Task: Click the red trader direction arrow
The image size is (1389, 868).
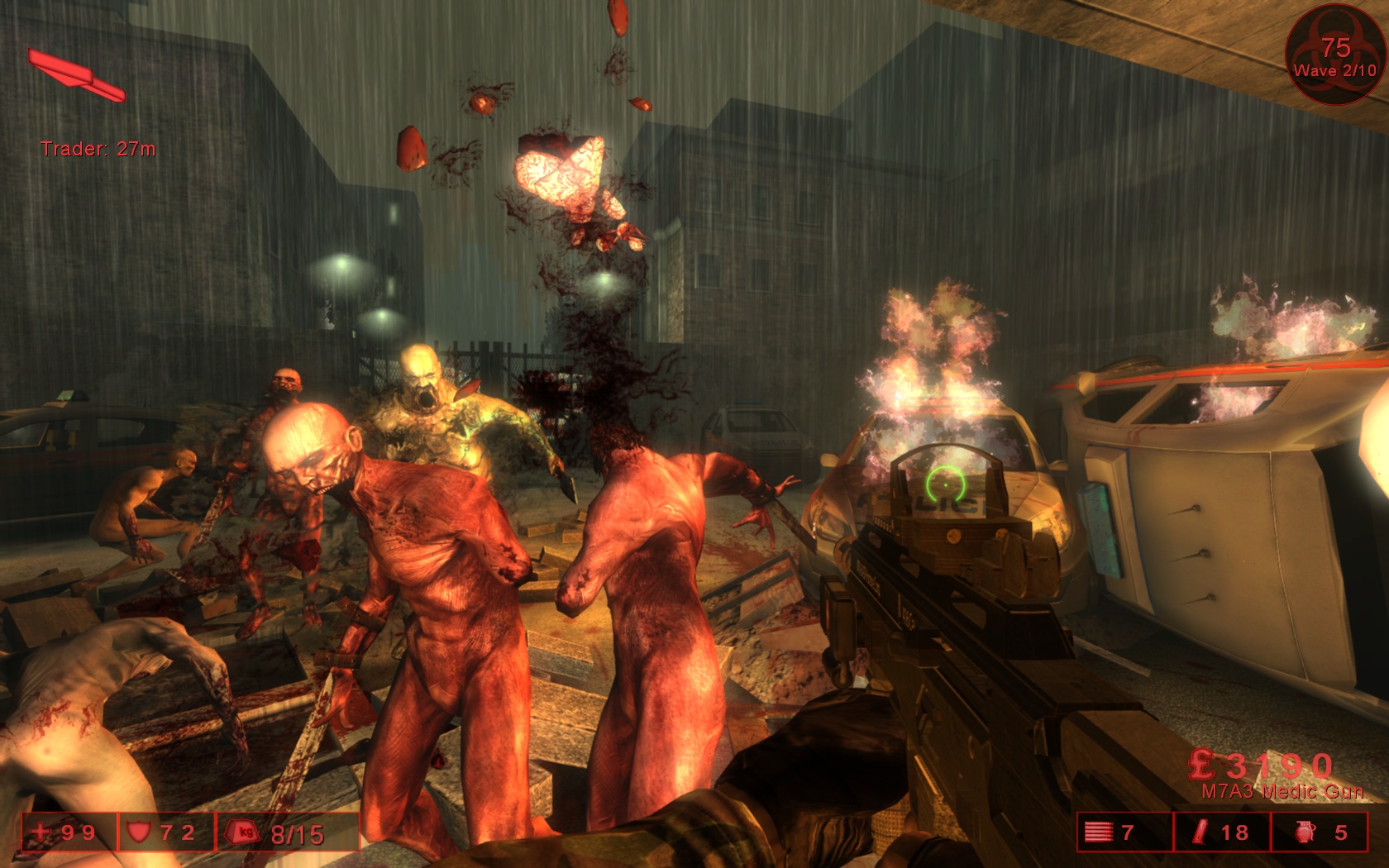Action: pyautogui.click(x=76, y=75)
